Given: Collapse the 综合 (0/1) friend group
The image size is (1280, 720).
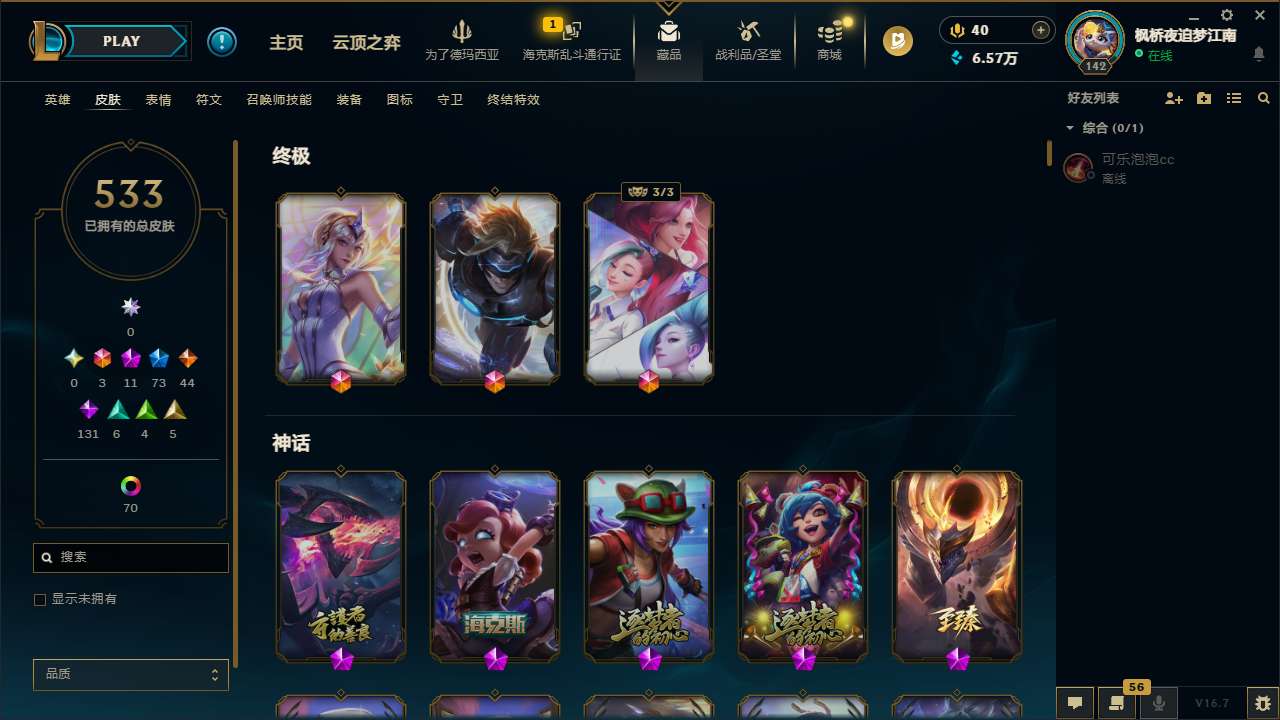Looking at the screenshot, I should 1069,128.
